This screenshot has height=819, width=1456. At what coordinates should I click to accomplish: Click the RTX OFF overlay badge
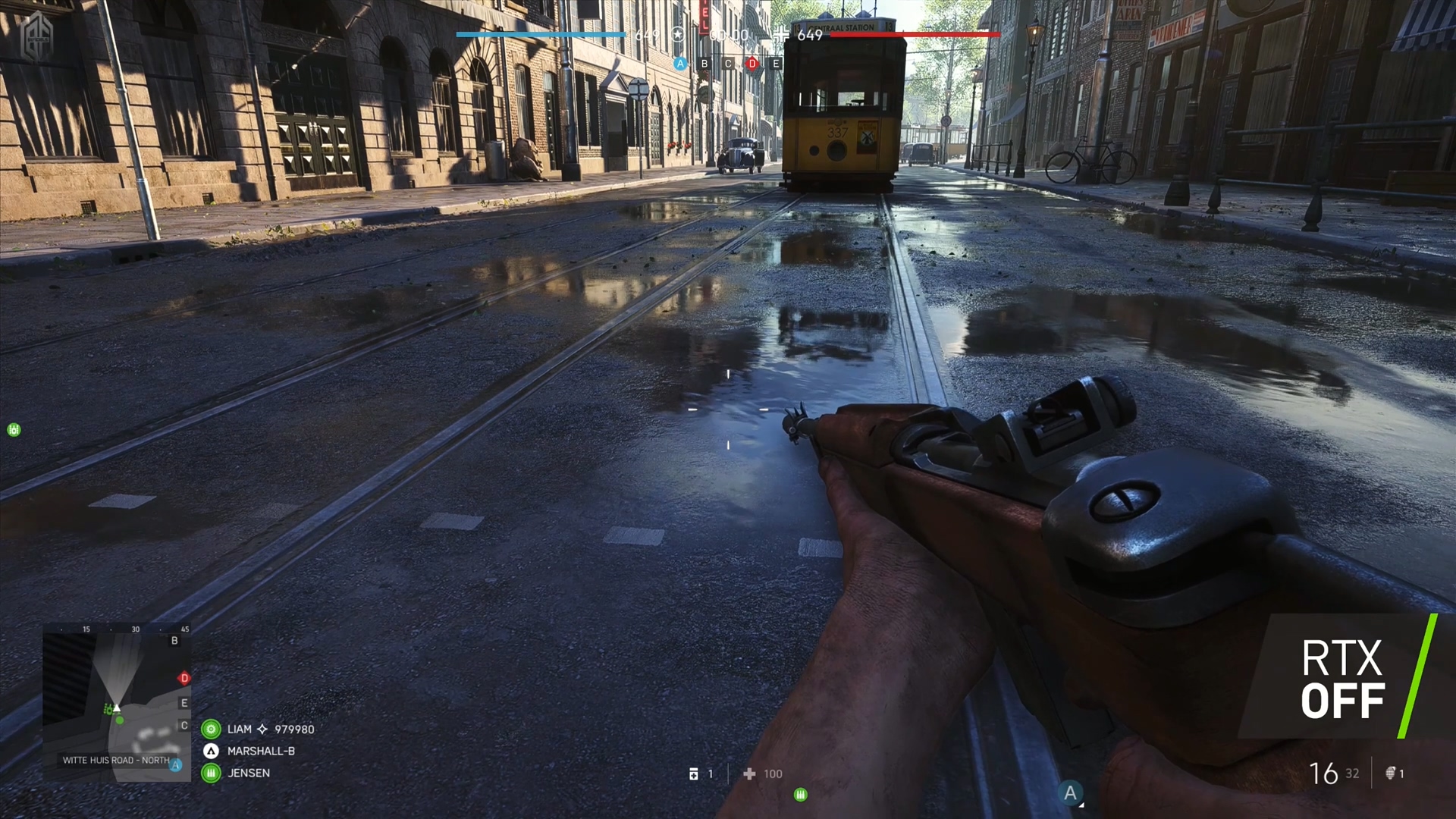1342,679
